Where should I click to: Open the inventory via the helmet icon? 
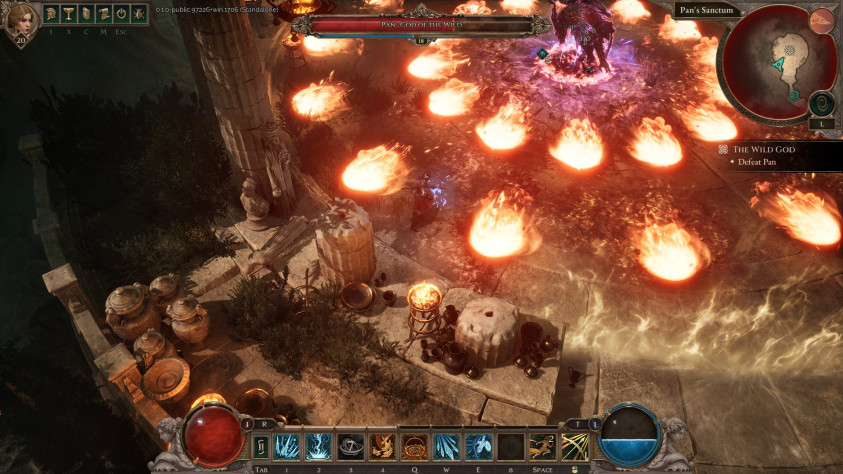(x=51, y=14)
